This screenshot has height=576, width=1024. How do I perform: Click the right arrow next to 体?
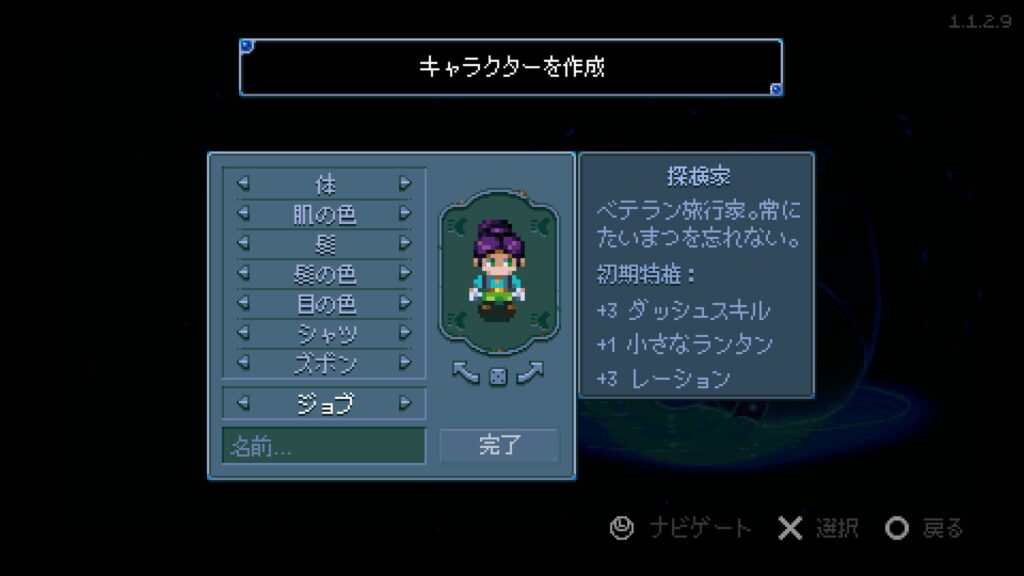click(x=405, y=184)
